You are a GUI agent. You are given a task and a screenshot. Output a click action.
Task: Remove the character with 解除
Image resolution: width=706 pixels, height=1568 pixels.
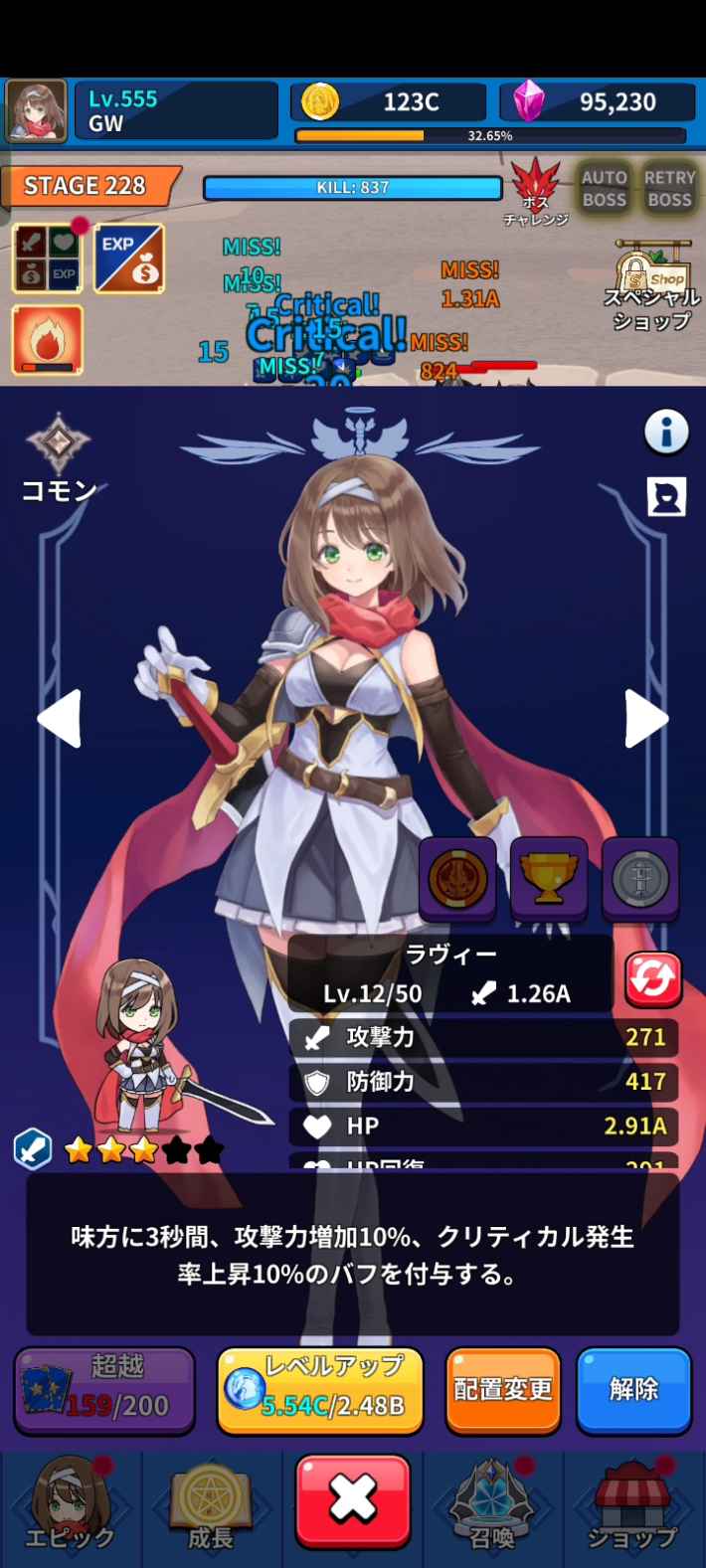pos(633,1389)
